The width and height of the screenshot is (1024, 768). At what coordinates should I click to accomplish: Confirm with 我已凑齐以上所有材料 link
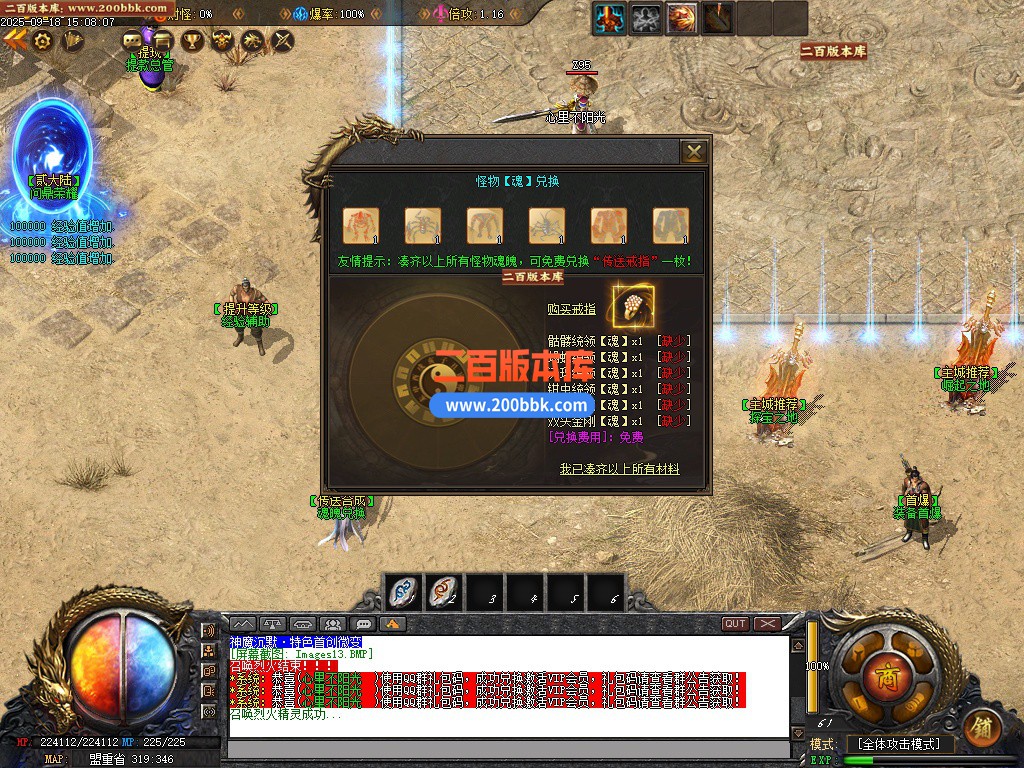pos(619,469)
